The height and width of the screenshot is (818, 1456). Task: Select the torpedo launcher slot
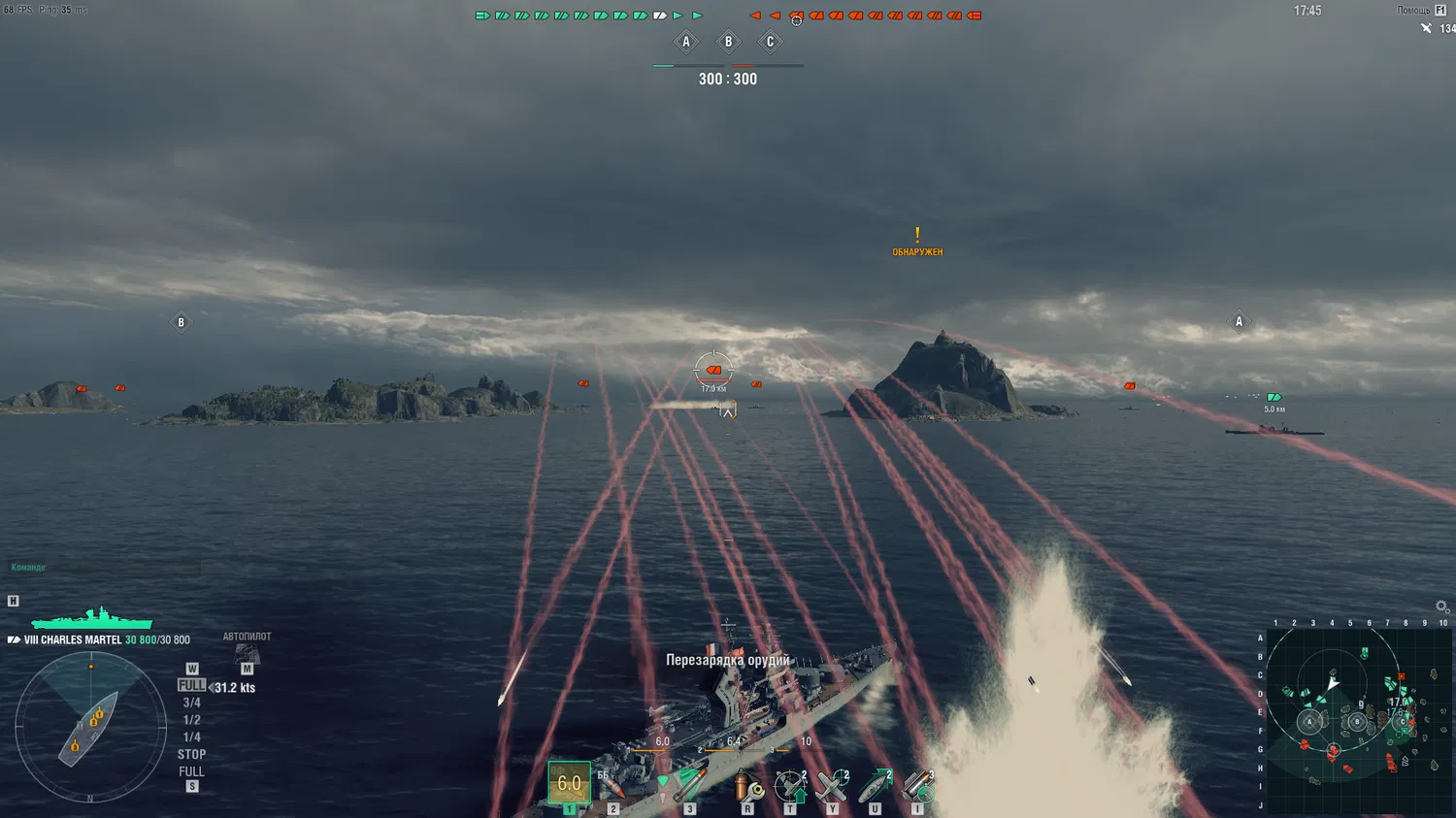(x=689, y=784)
